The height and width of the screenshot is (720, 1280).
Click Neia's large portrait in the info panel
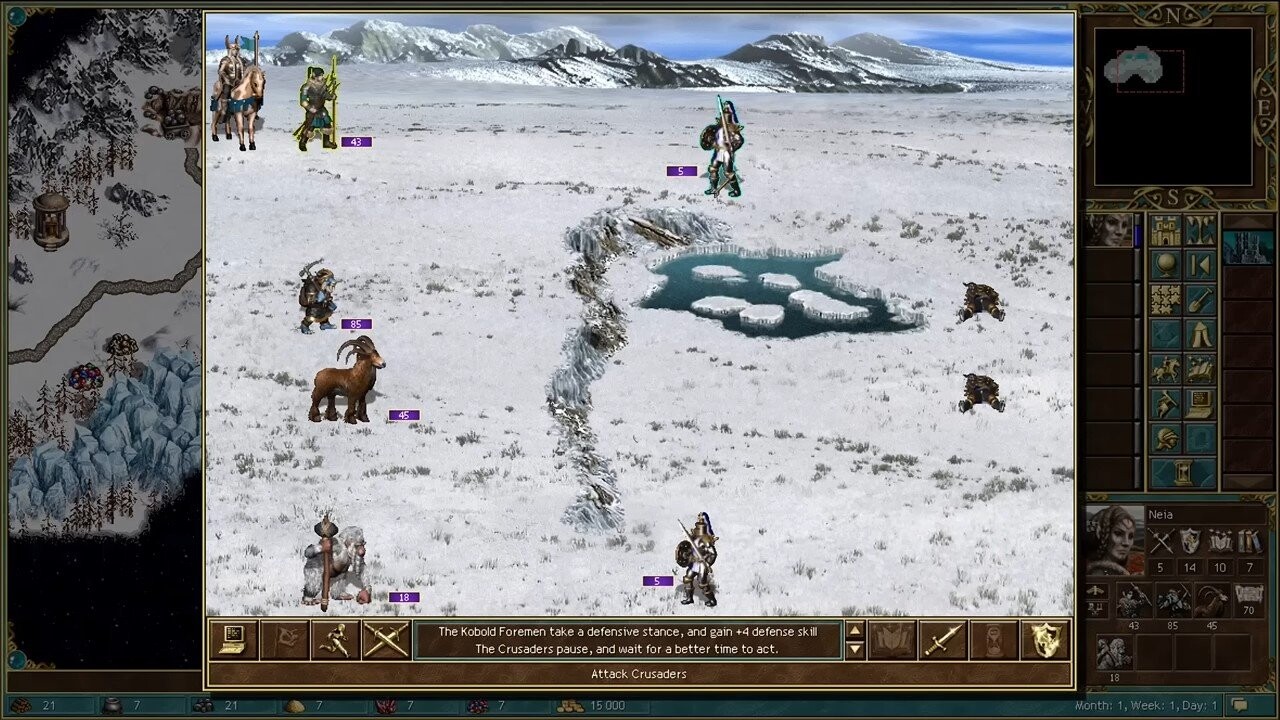tap(1112, 540)
